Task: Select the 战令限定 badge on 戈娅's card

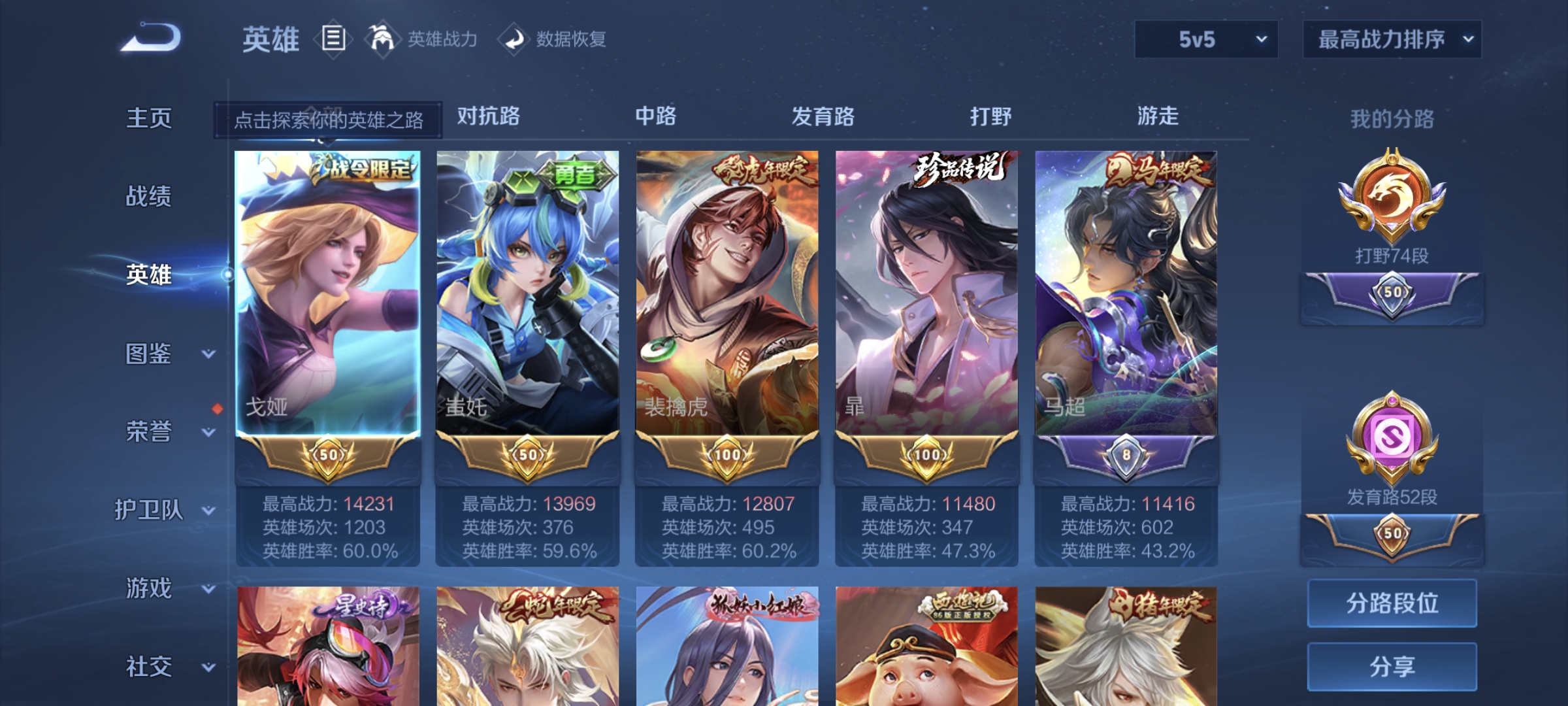Action: [x=363, y=169]
